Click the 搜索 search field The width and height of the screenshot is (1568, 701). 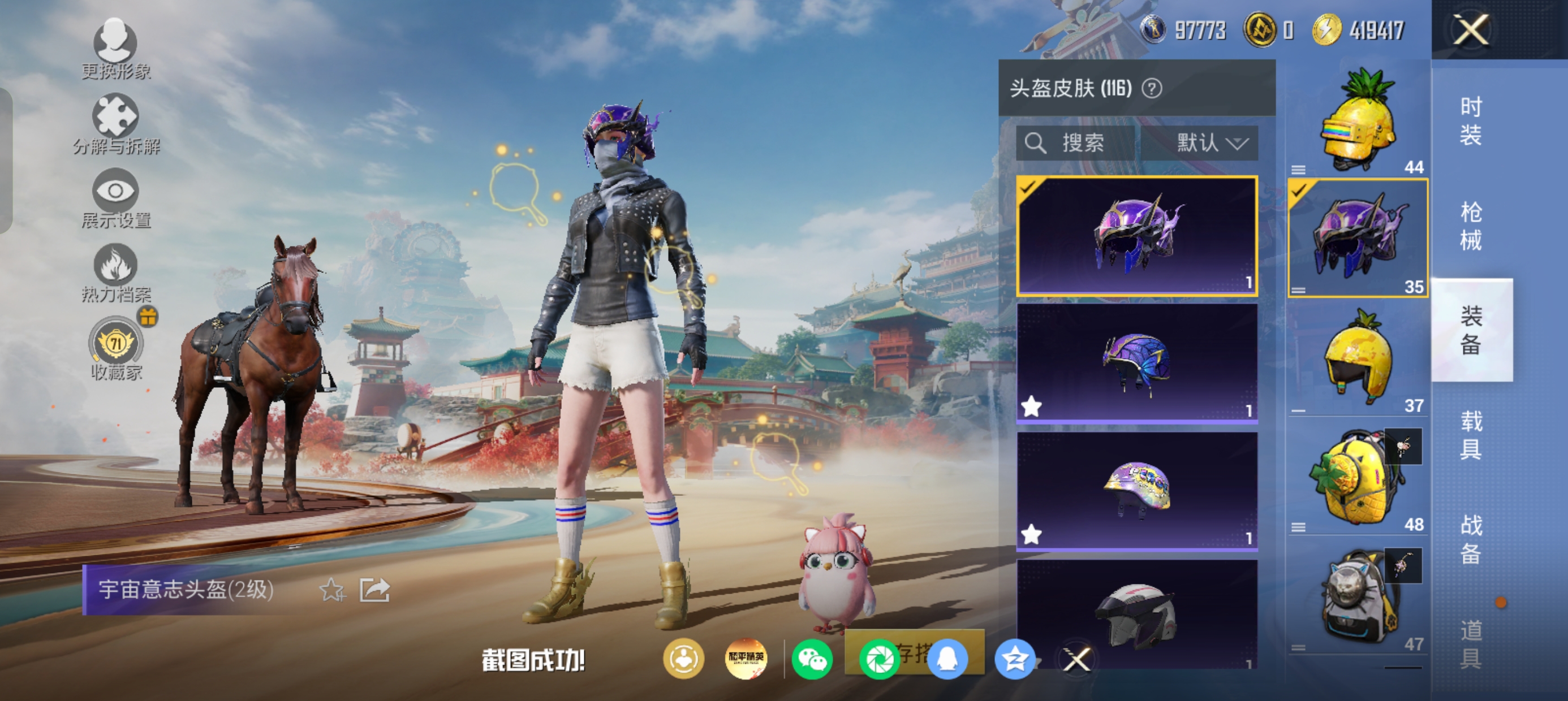click(1076, 143)
